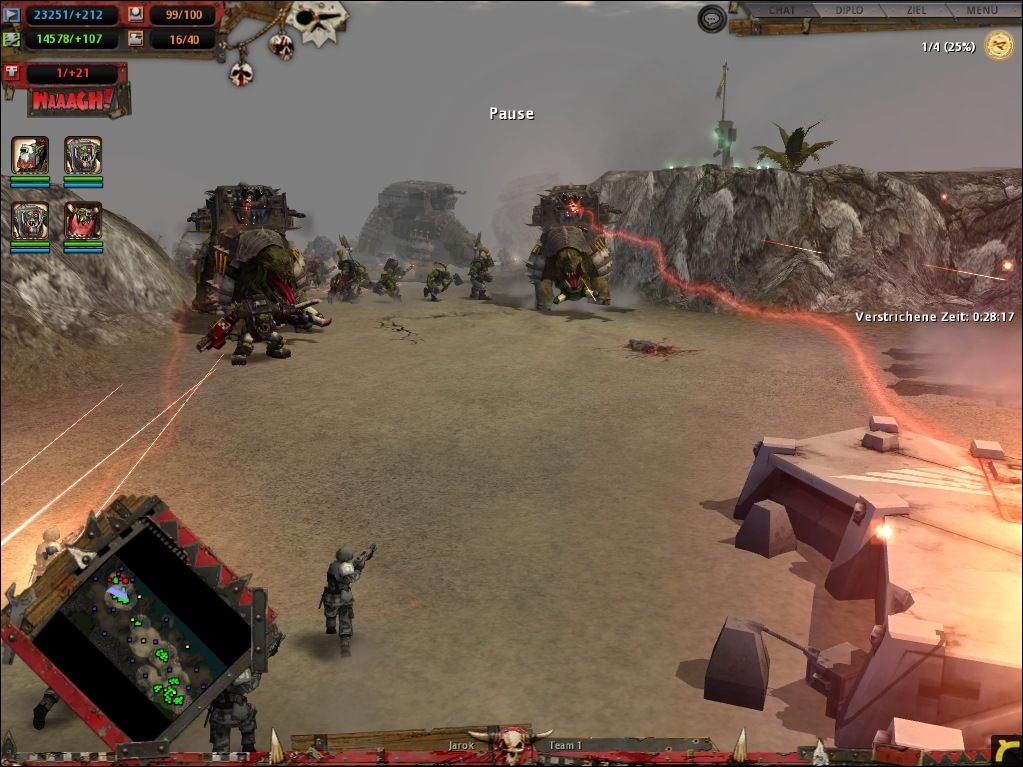Show the Ziel objectives panel
This screenshot has height=767, width=1023.
coord(916,11)
